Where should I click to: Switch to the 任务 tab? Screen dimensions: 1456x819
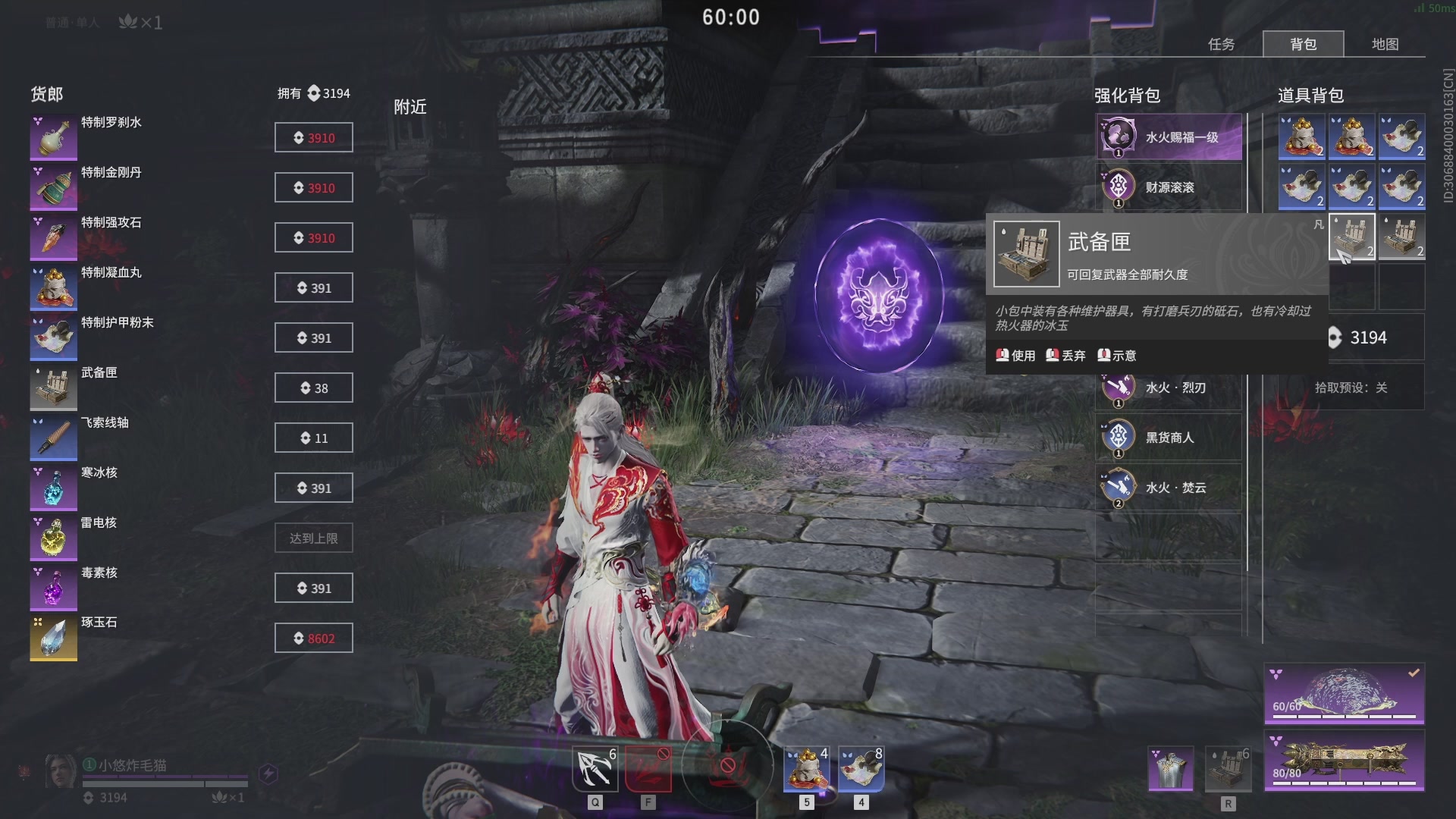[x=1221, y=44]
